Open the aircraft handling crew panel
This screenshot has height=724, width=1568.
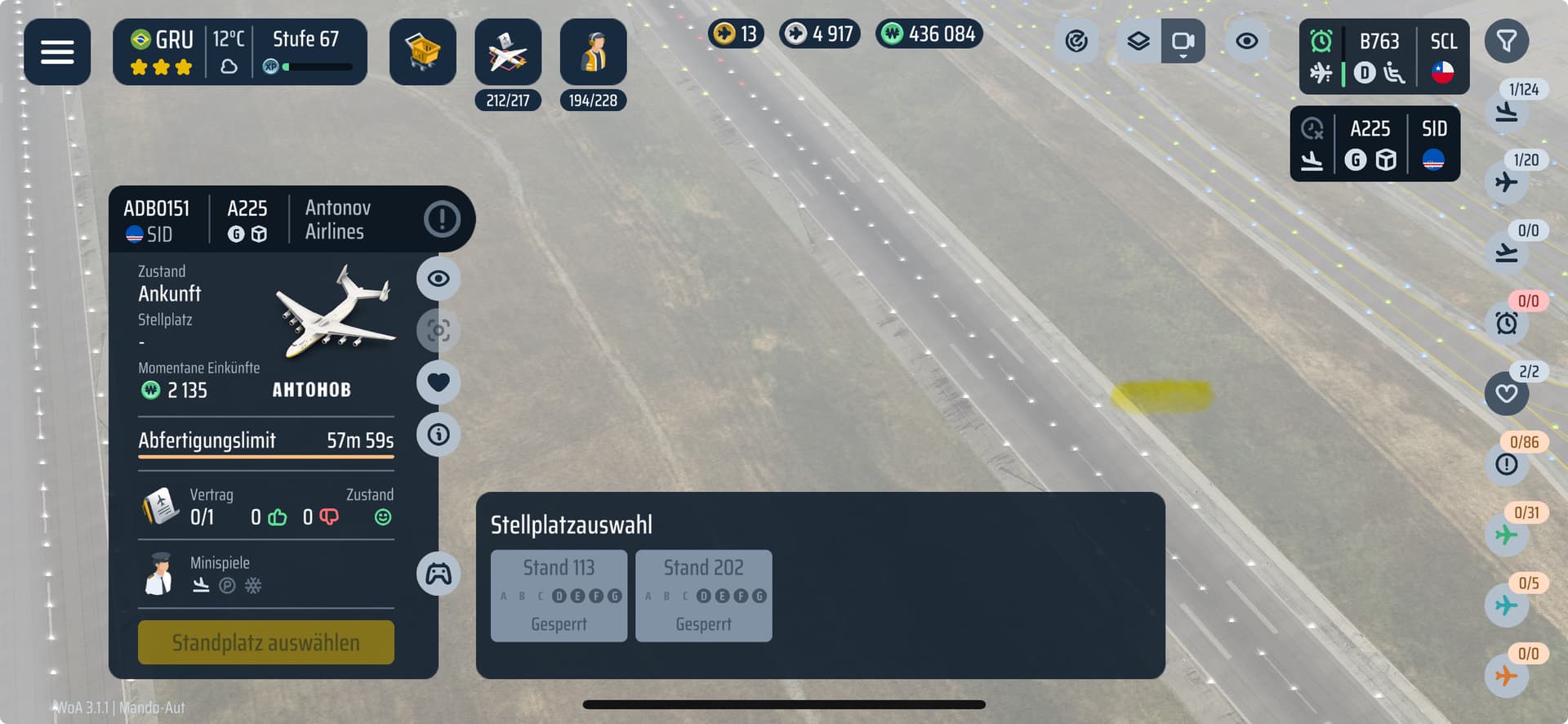(x=507, y=52)
